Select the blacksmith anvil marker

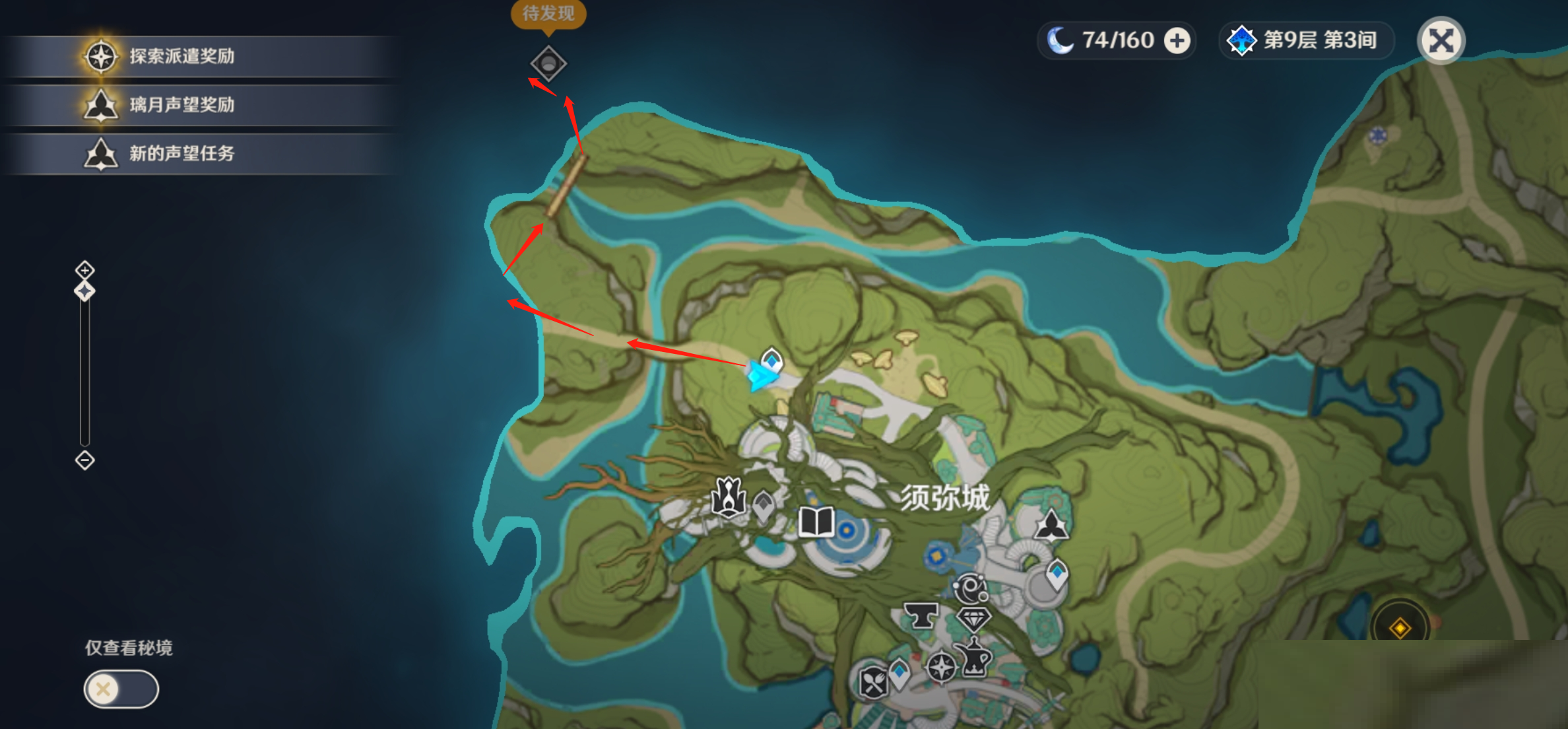(x=921, y=615)
